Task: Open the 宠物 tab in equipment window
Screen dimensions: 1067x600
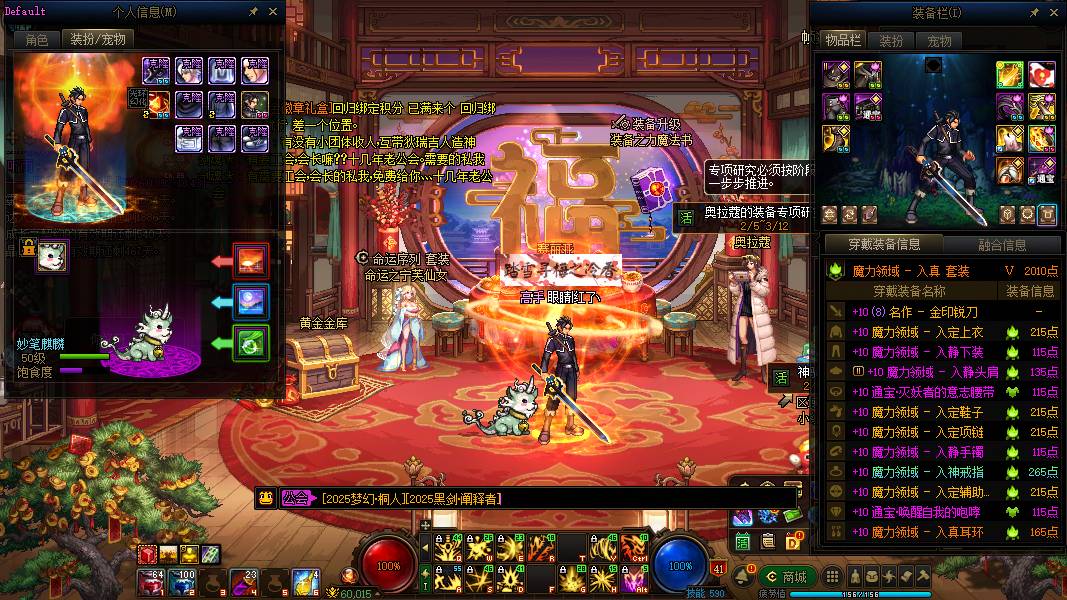Action: tap(940, 41)
